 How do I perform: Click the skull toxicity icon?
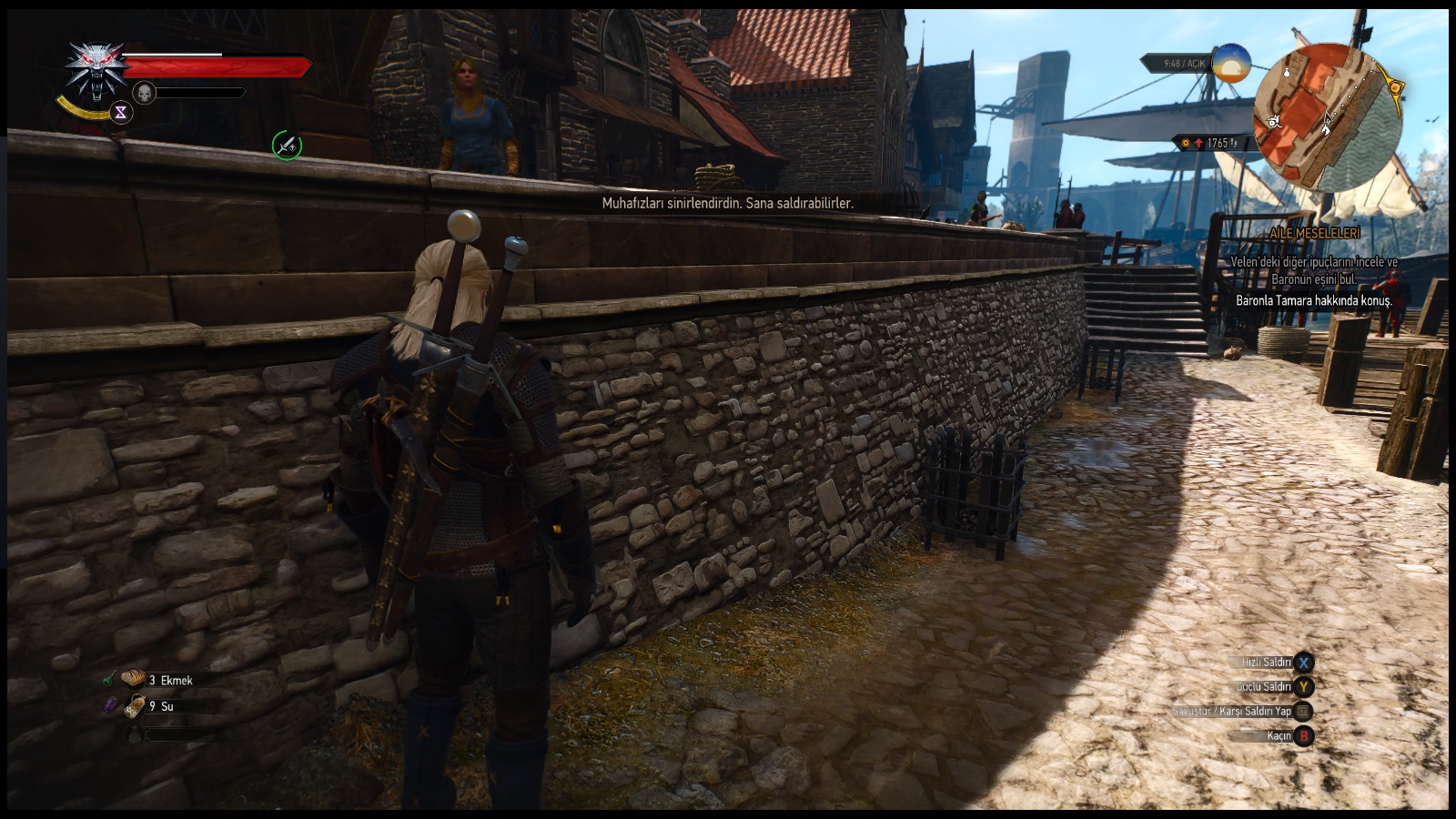point(144,93)
